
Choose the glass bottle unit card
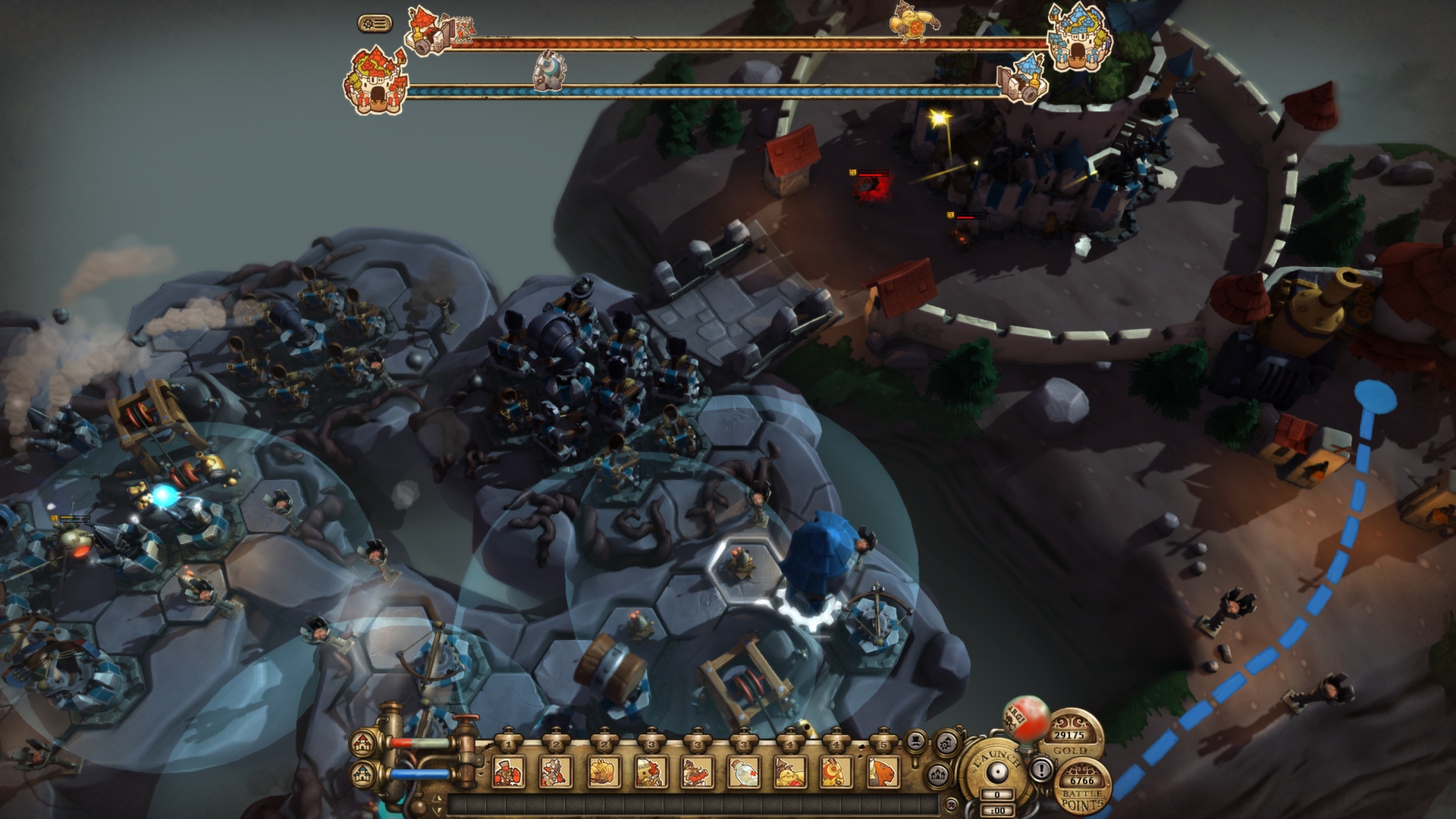(744, 772)
